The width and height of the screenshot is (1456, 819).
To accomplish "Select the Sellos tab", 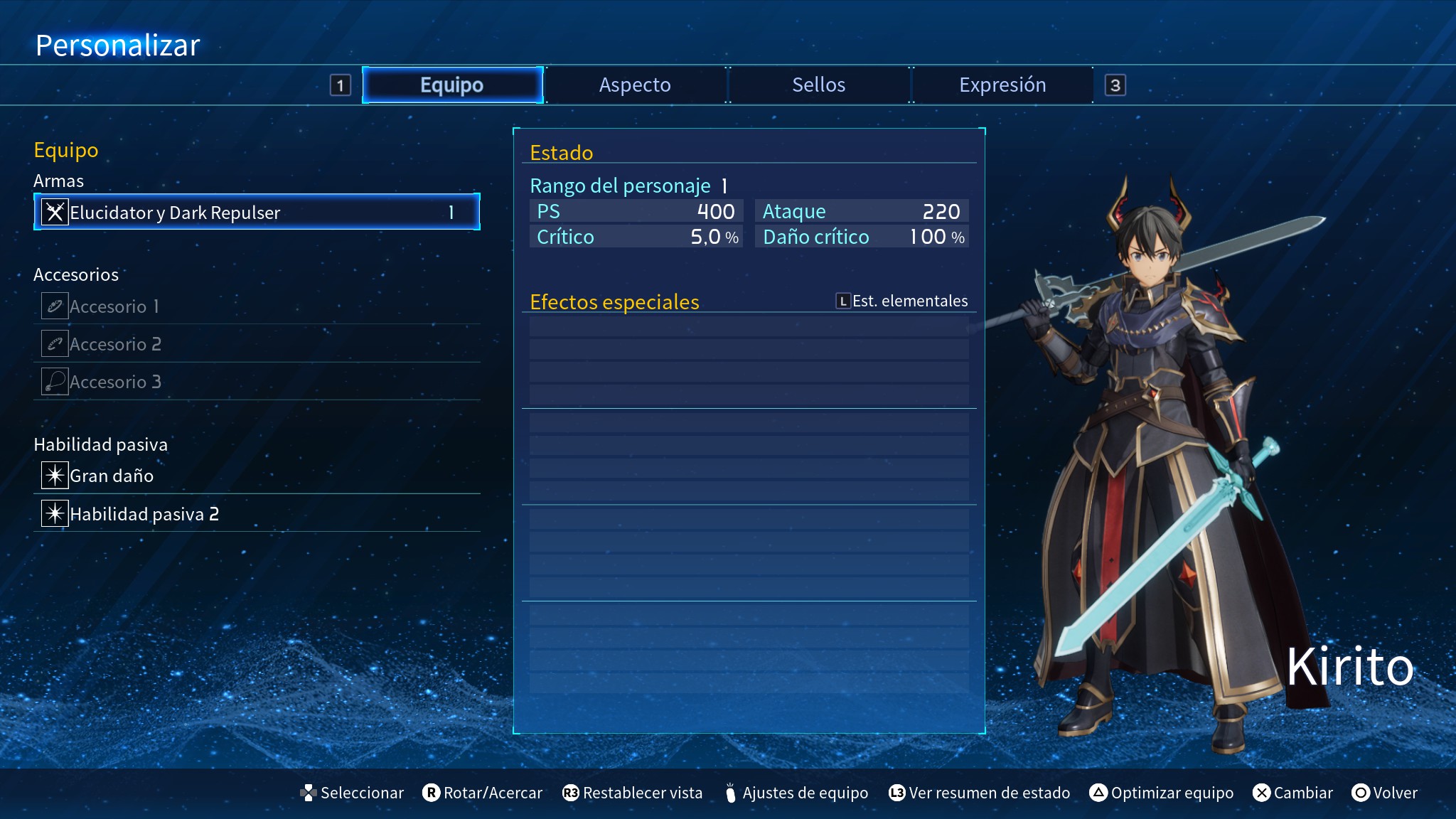I will point(818,85).
